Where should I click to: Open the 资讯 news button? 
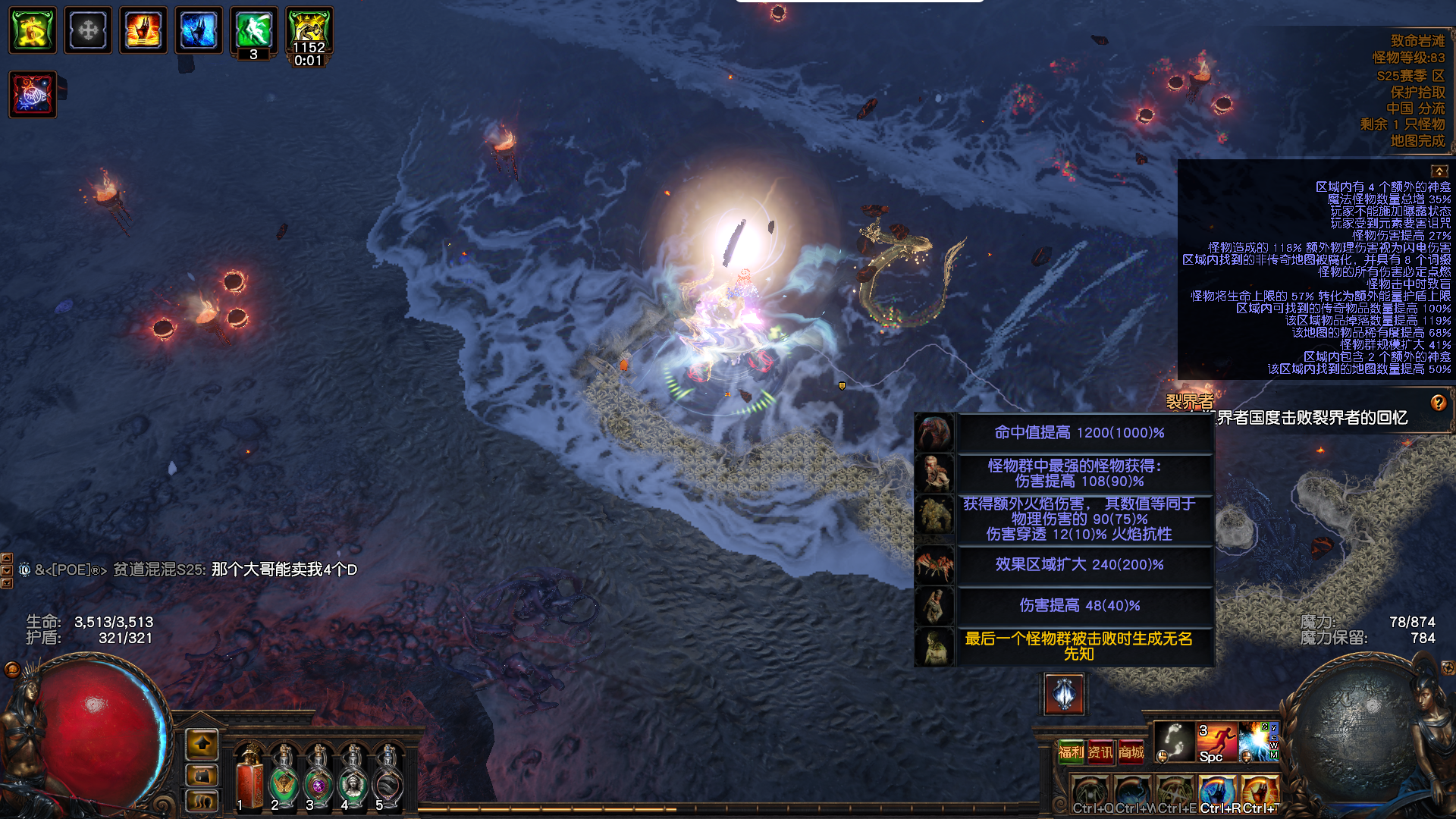point(1100,752)
